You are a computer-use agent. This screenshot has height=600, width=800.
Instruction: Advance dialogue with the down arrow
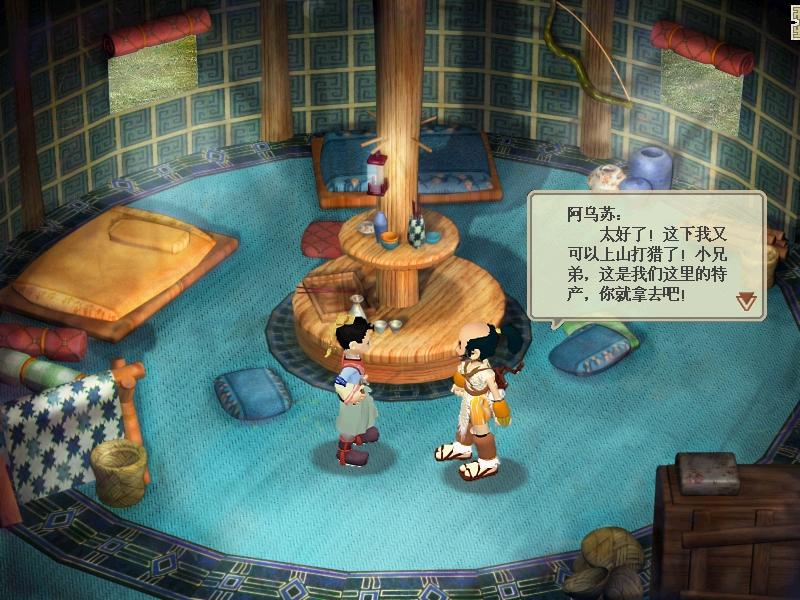pyautogui.click(x=746, y=300)
